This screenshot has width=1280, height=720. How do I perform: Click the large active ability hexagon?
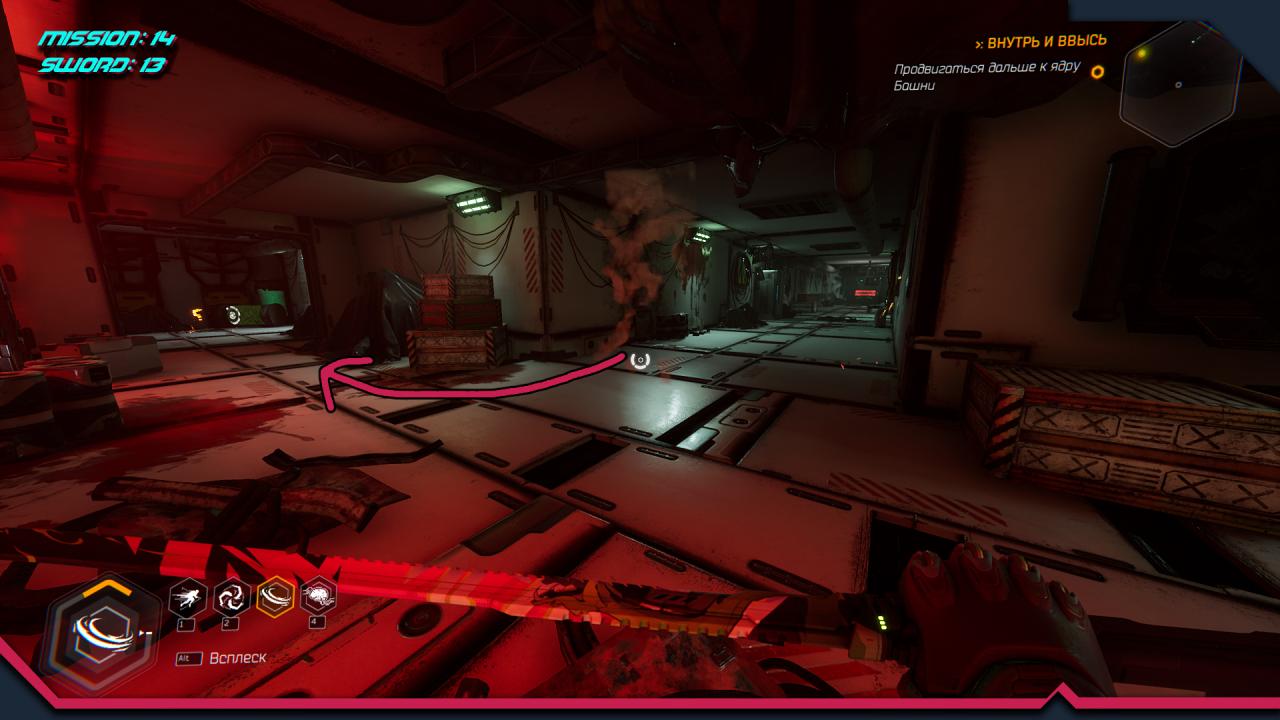[x=99, y=634]
